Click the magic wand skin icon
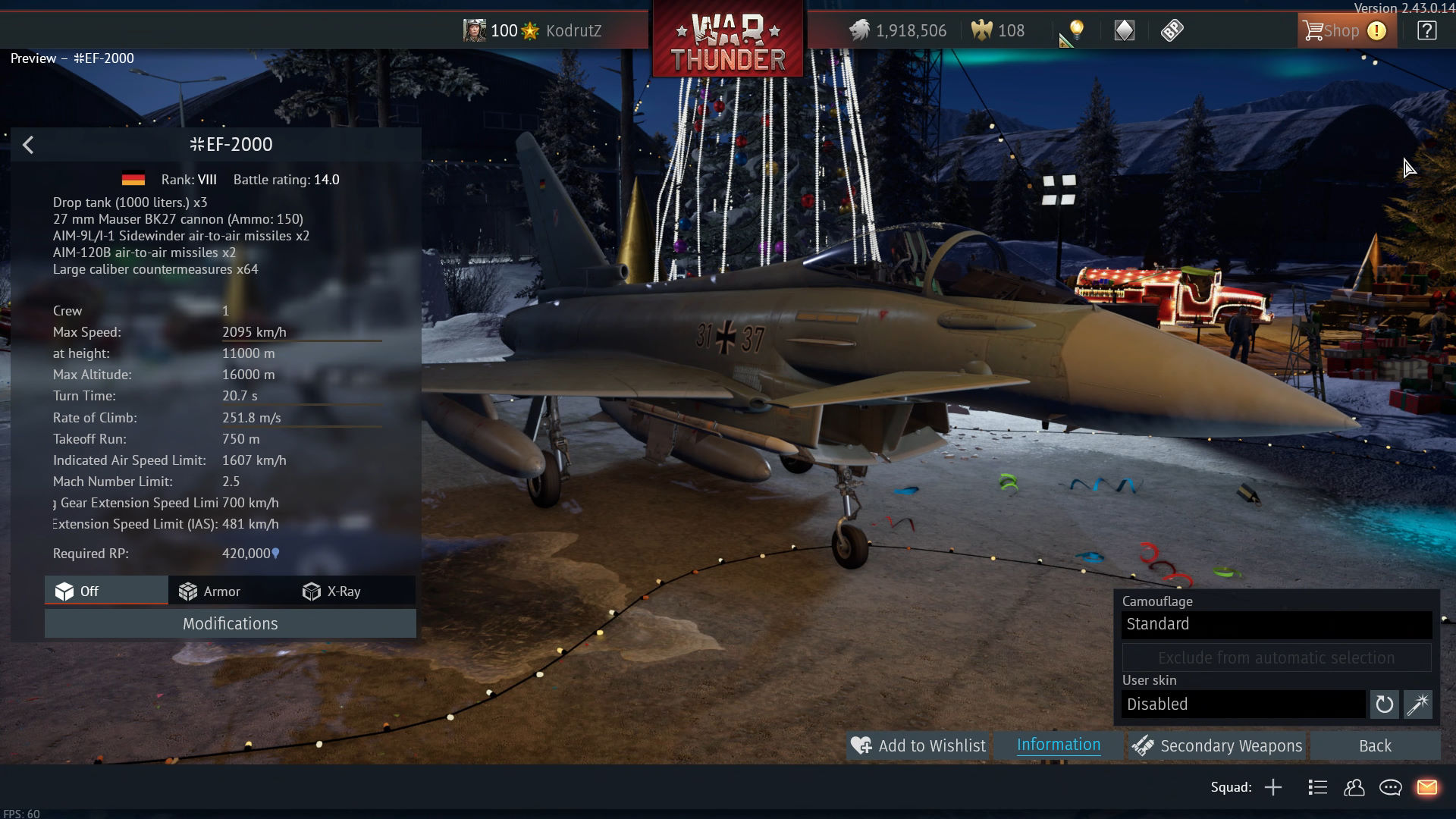The width and height of the screenshot is (1456, 819). click(1417, 704)
